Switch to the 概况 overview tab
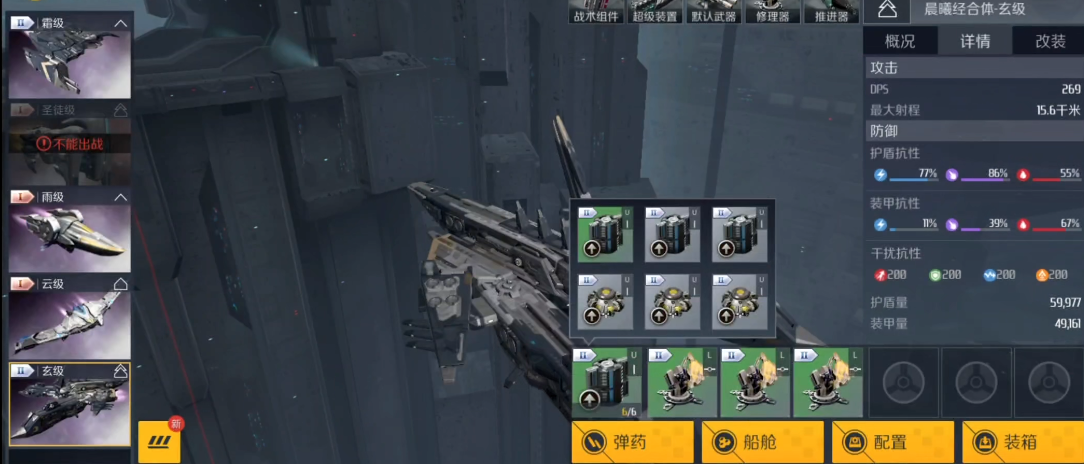Screen dimensions: 1084x464 coord(900,41)
